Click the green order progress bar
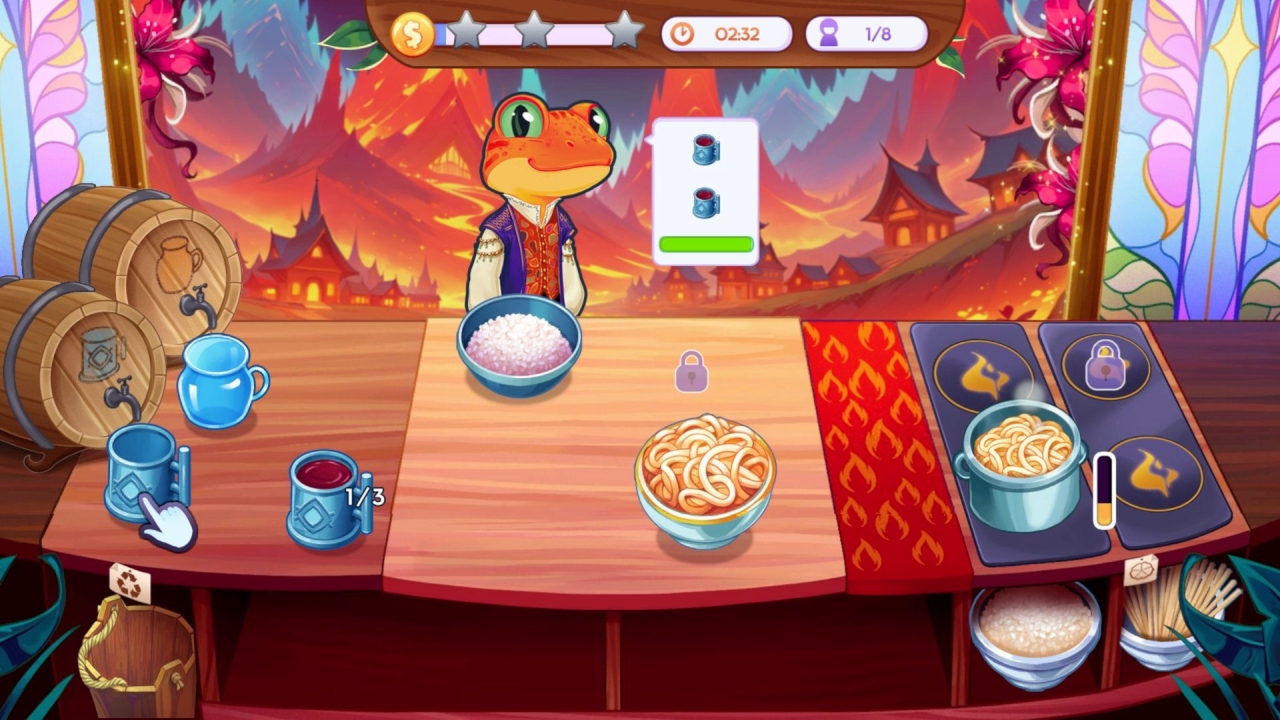The width and height of the screenshot is (1280, 720). point(705,242)
